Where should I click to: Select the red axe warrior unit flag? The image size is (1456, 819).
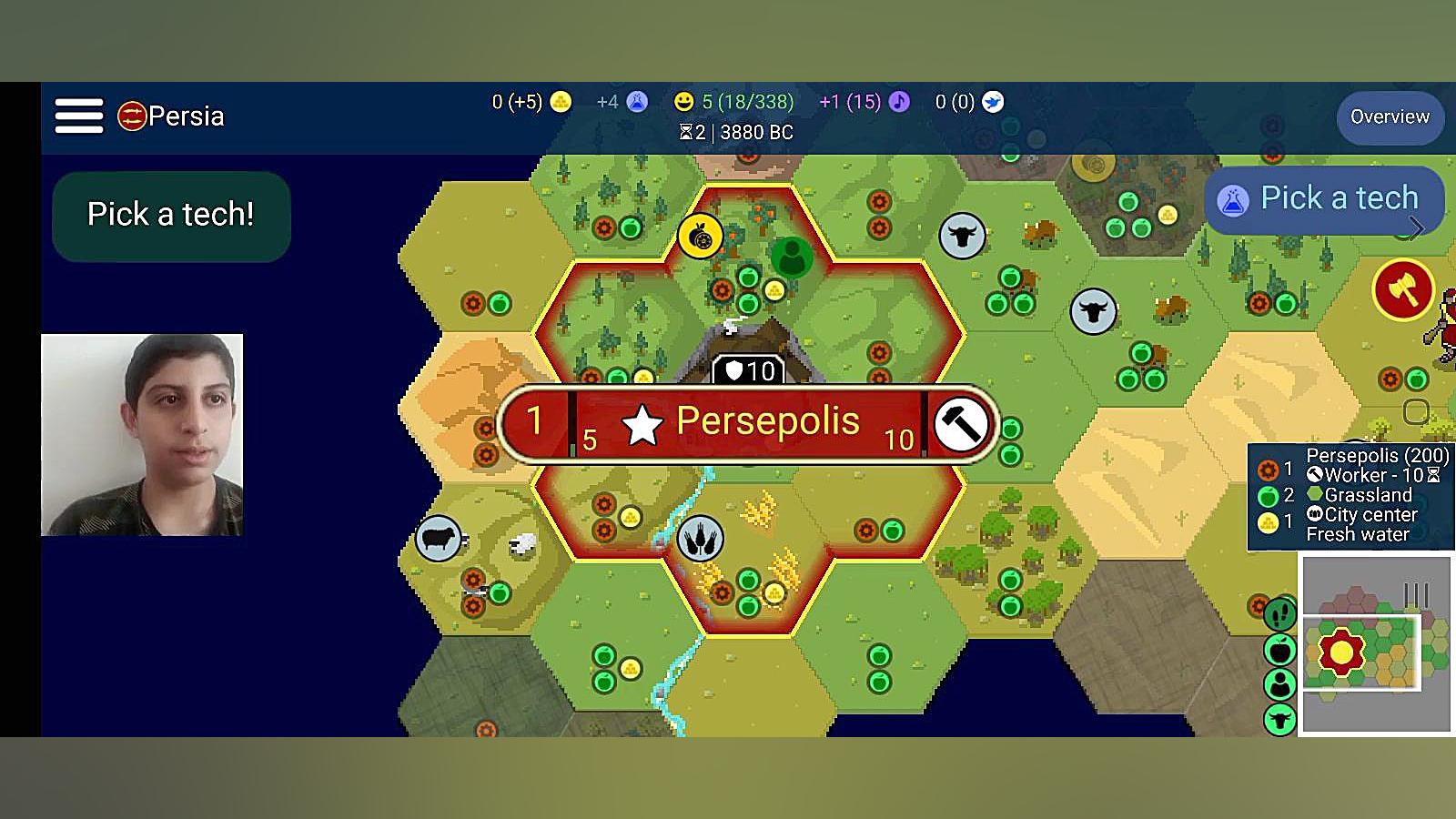[1402, 290]
